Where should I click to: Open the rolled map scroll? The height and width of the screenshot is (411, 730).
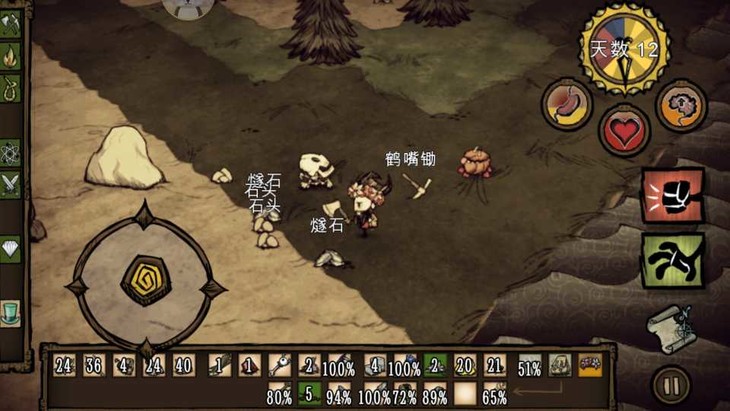pyautogui.click(x=668, y=324)
